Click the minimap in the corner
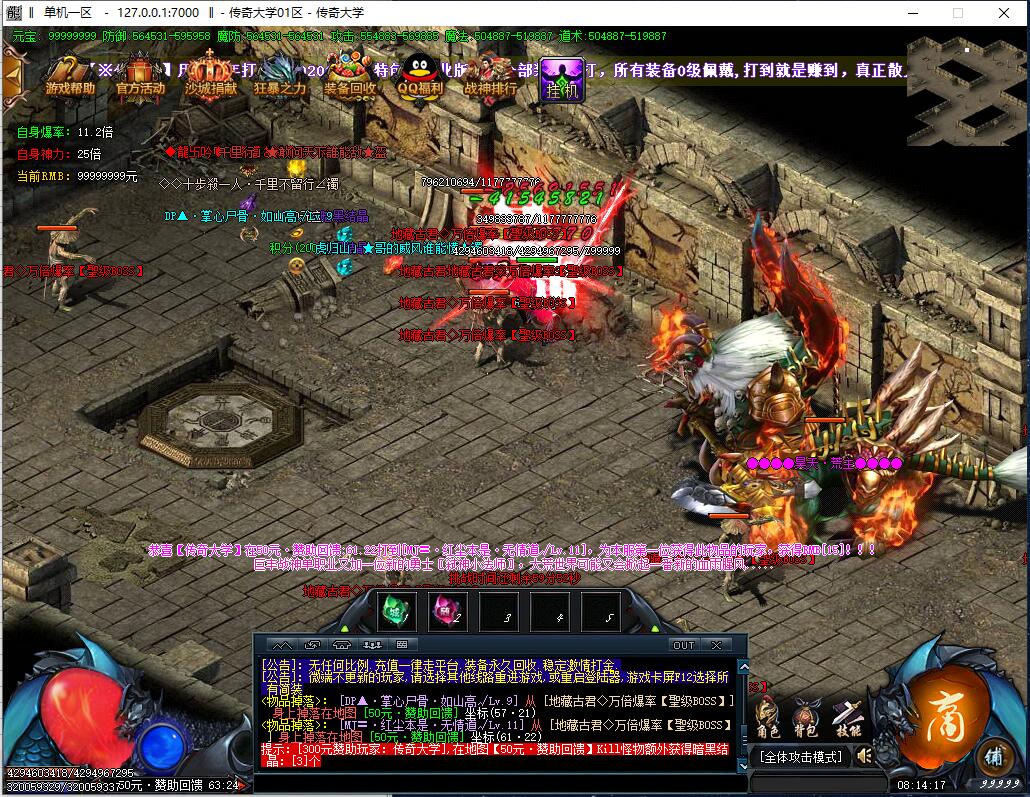This screenshot has width=1030, height=797. [966, 89]
